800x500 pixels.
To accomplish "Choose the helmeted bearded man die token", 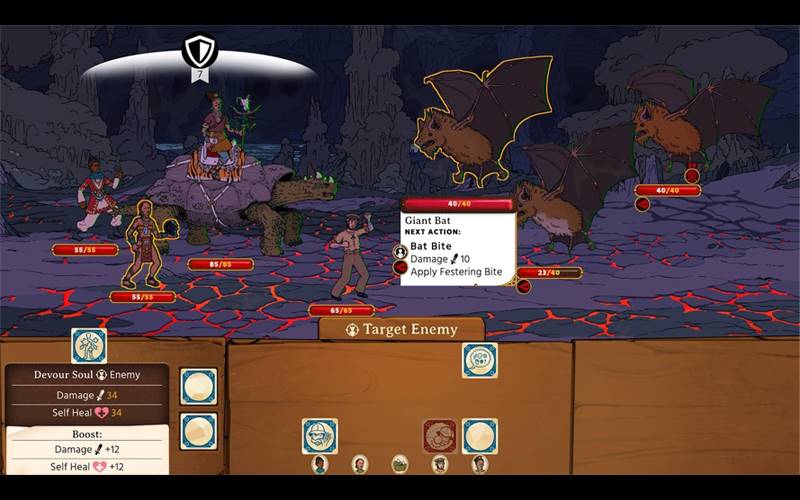I will tap(320, 436).
